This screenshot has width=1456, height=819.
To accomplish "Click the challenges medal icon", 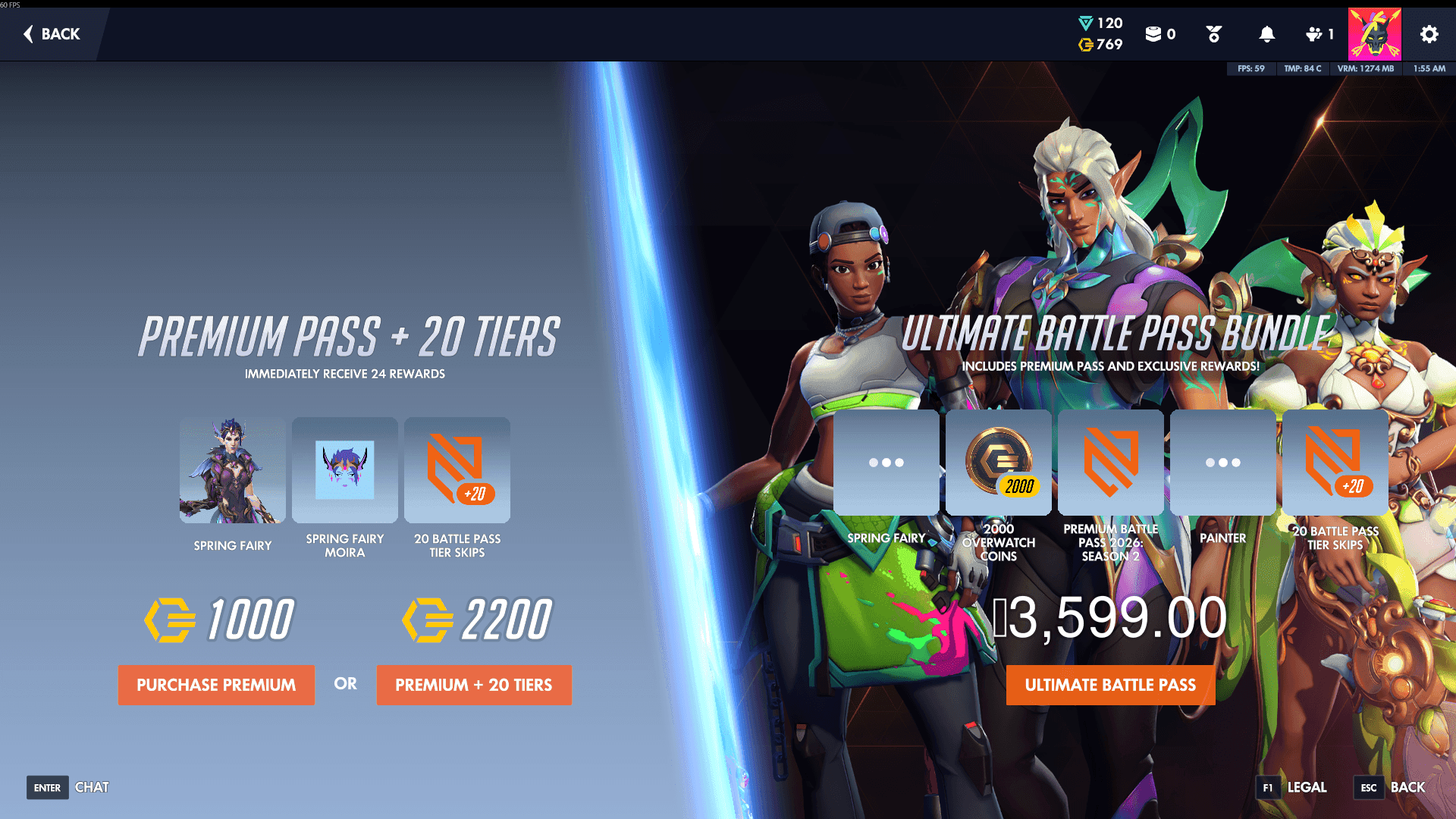I will click(x=1214, y=34).
